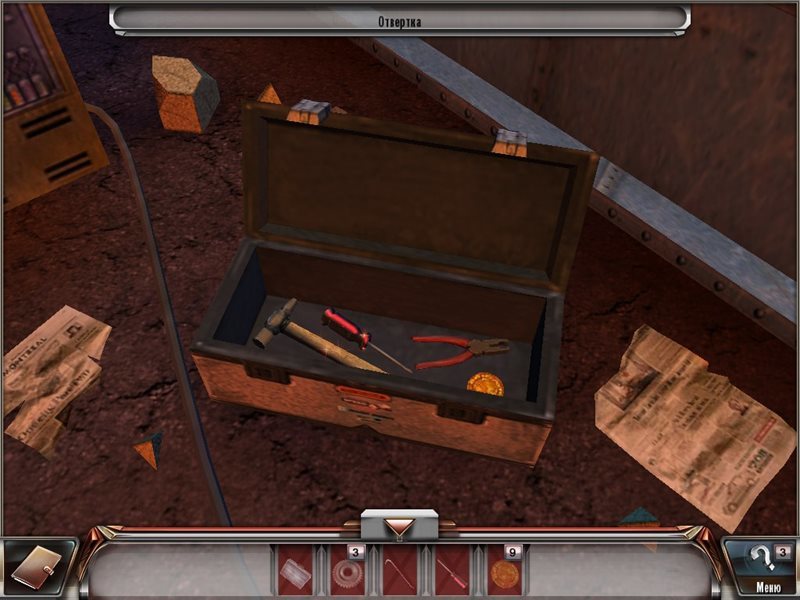Open the Меню menu
Image resolution: width=800 pixels, height=600 pixels.
pos(768,587)
